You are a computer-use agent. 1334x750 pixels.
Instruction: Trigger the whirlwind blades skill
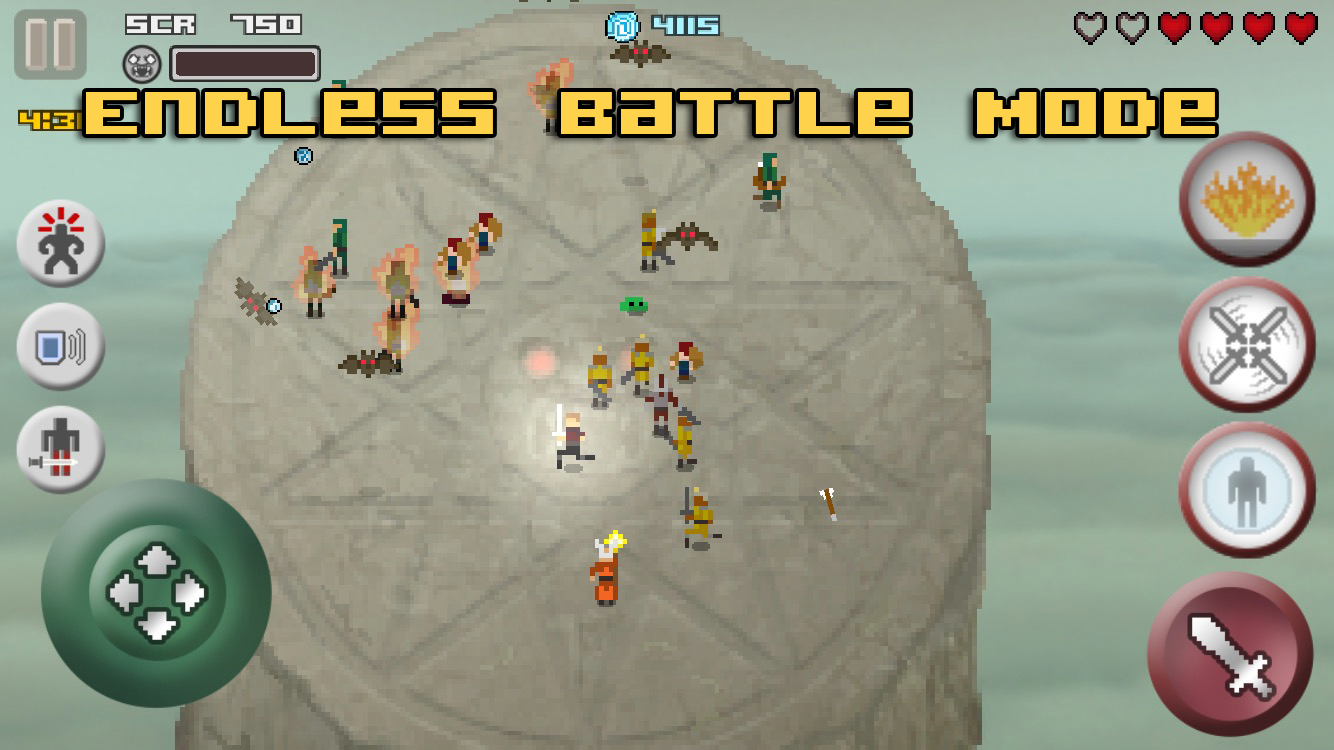click(x=1246, y=345)
